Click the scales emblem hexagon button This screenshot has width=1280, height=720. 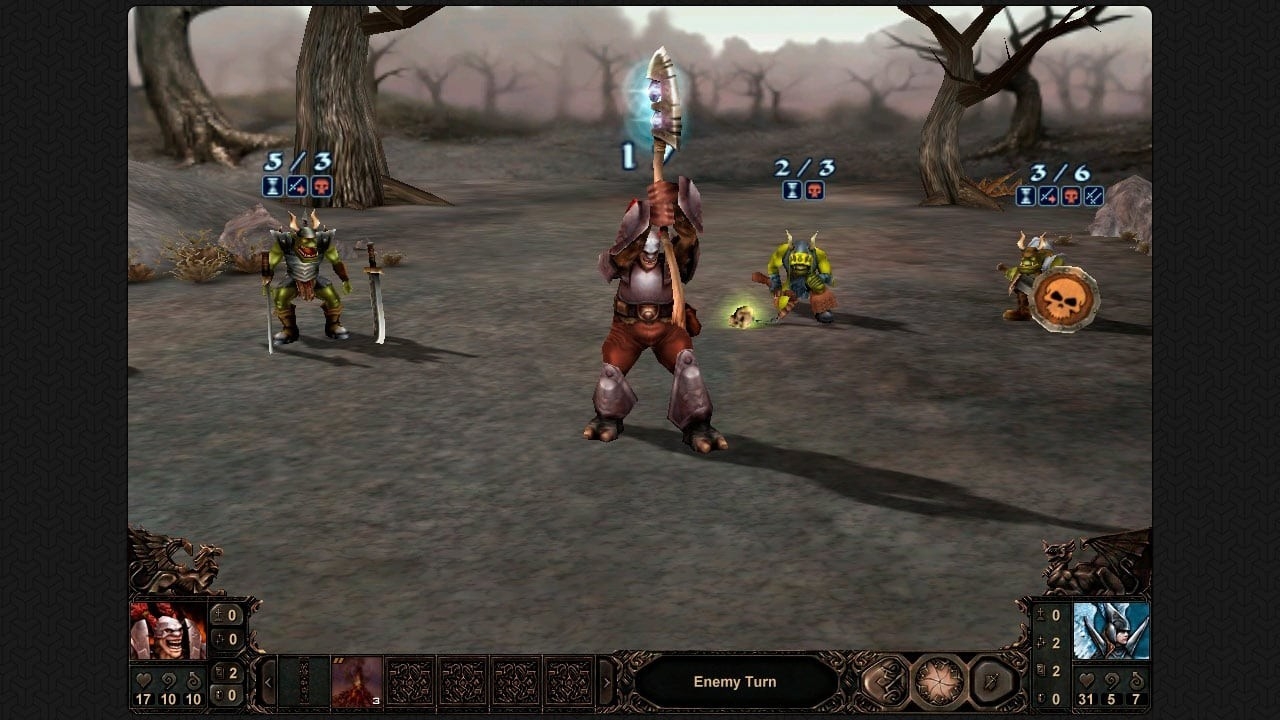pyautogui.click(x=885, y=682)
